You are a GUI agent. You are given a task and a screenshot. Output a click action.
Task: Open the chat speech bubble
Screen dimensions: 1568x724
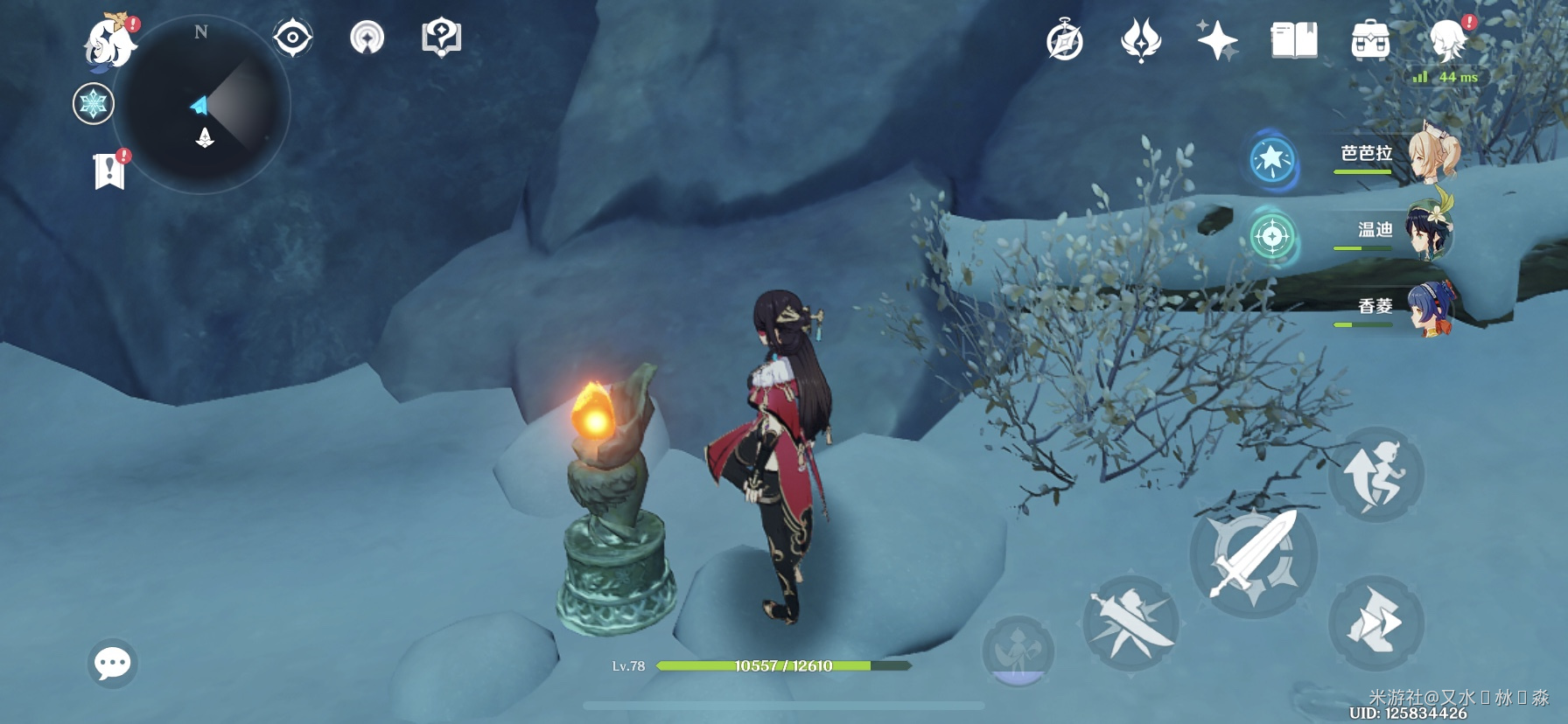point(113,664)
